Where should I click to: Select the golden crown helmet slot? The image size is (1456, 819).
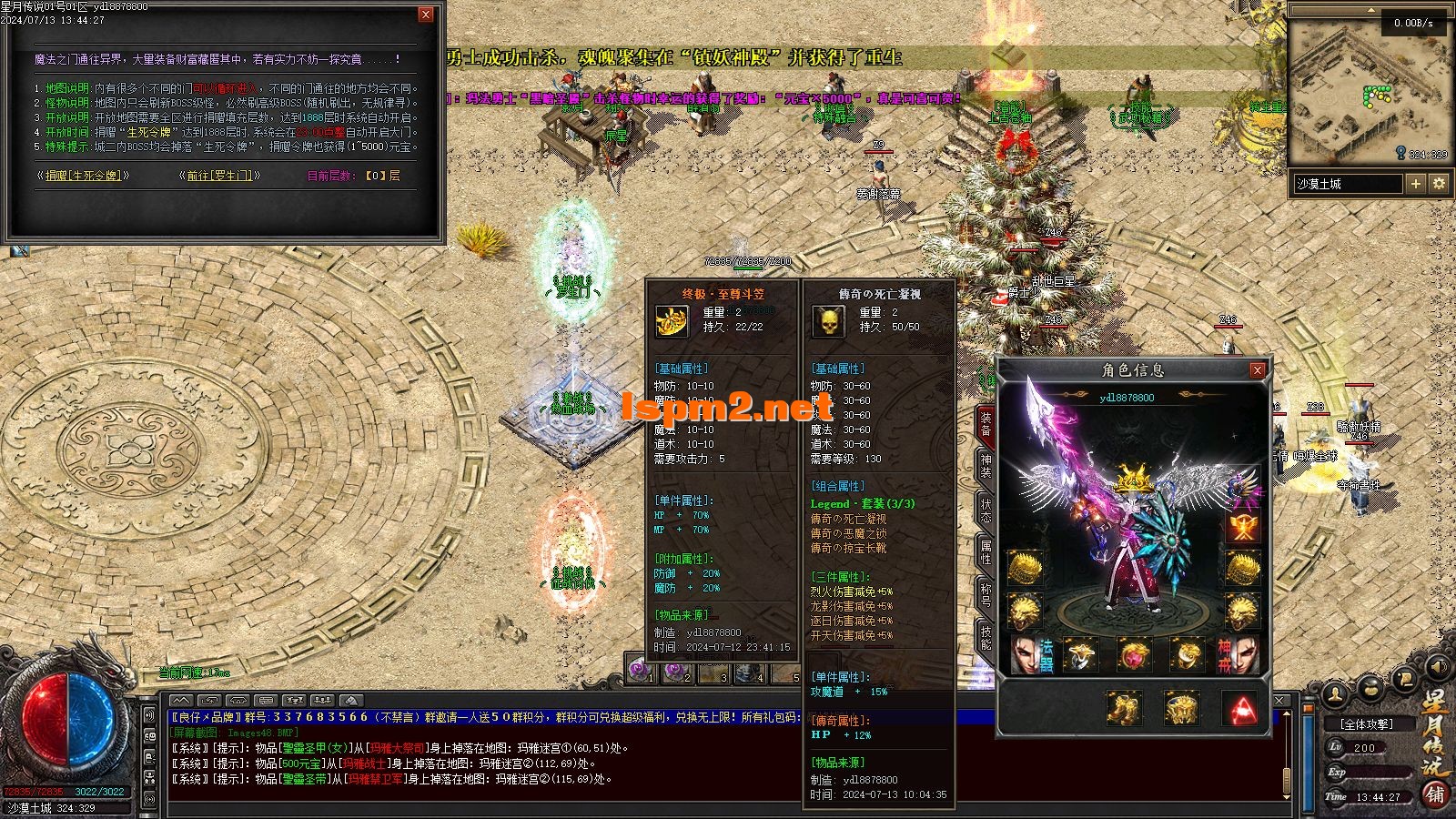pyautogui.click(x=1133, y=477)
